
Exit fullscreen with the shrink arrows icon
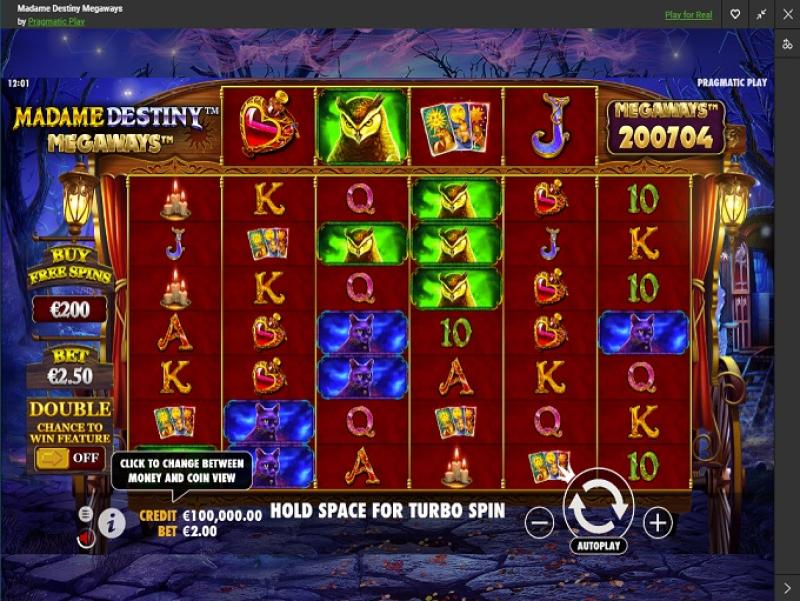tap(761, 15)
